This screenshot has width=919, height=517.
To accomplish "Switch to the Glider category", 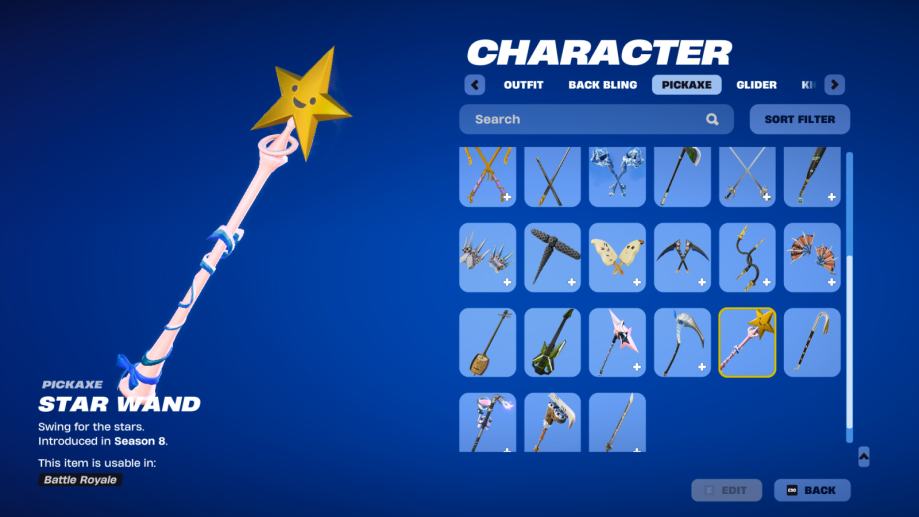I will (x=757, y=85).
